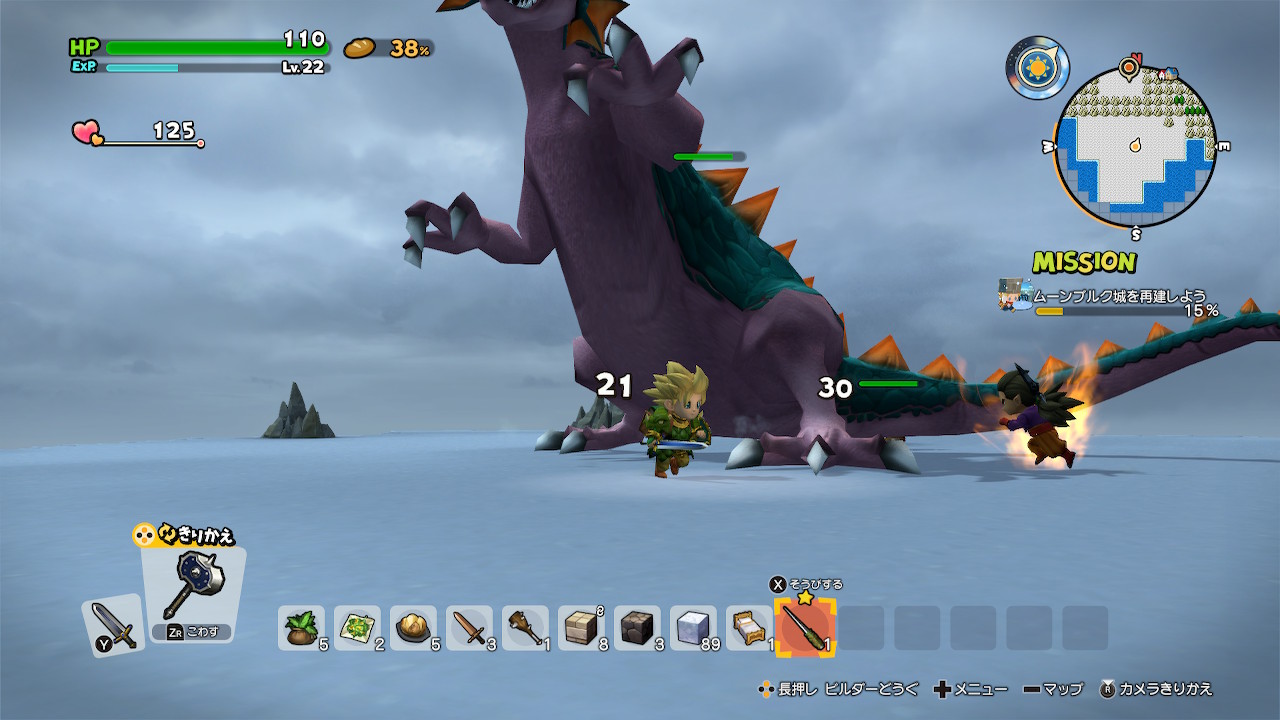Click the highlighted spear slot
1280x720 pixels.
805,628
